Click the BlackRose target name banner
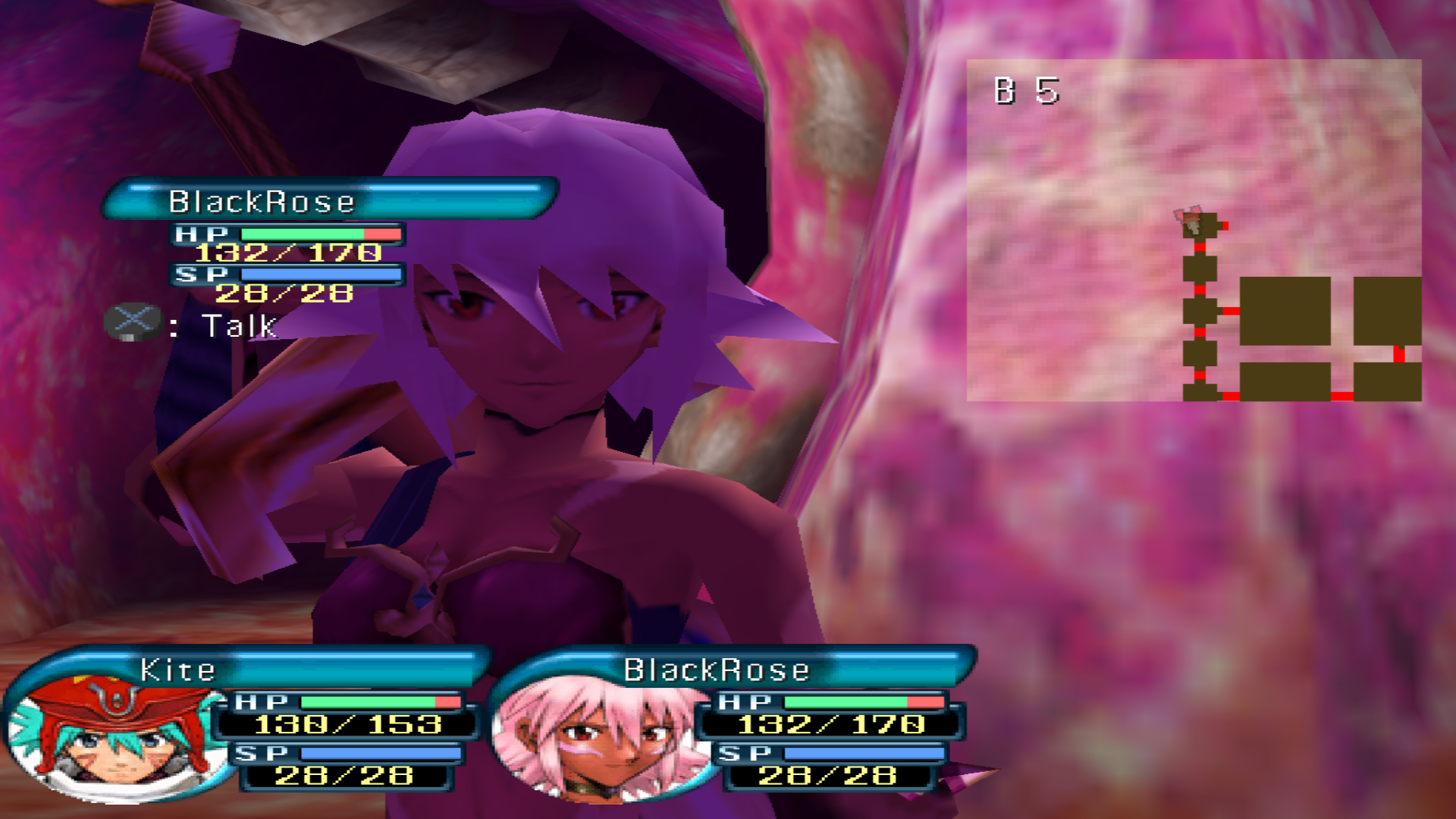Screen dimensions: 1456x819 331,199
